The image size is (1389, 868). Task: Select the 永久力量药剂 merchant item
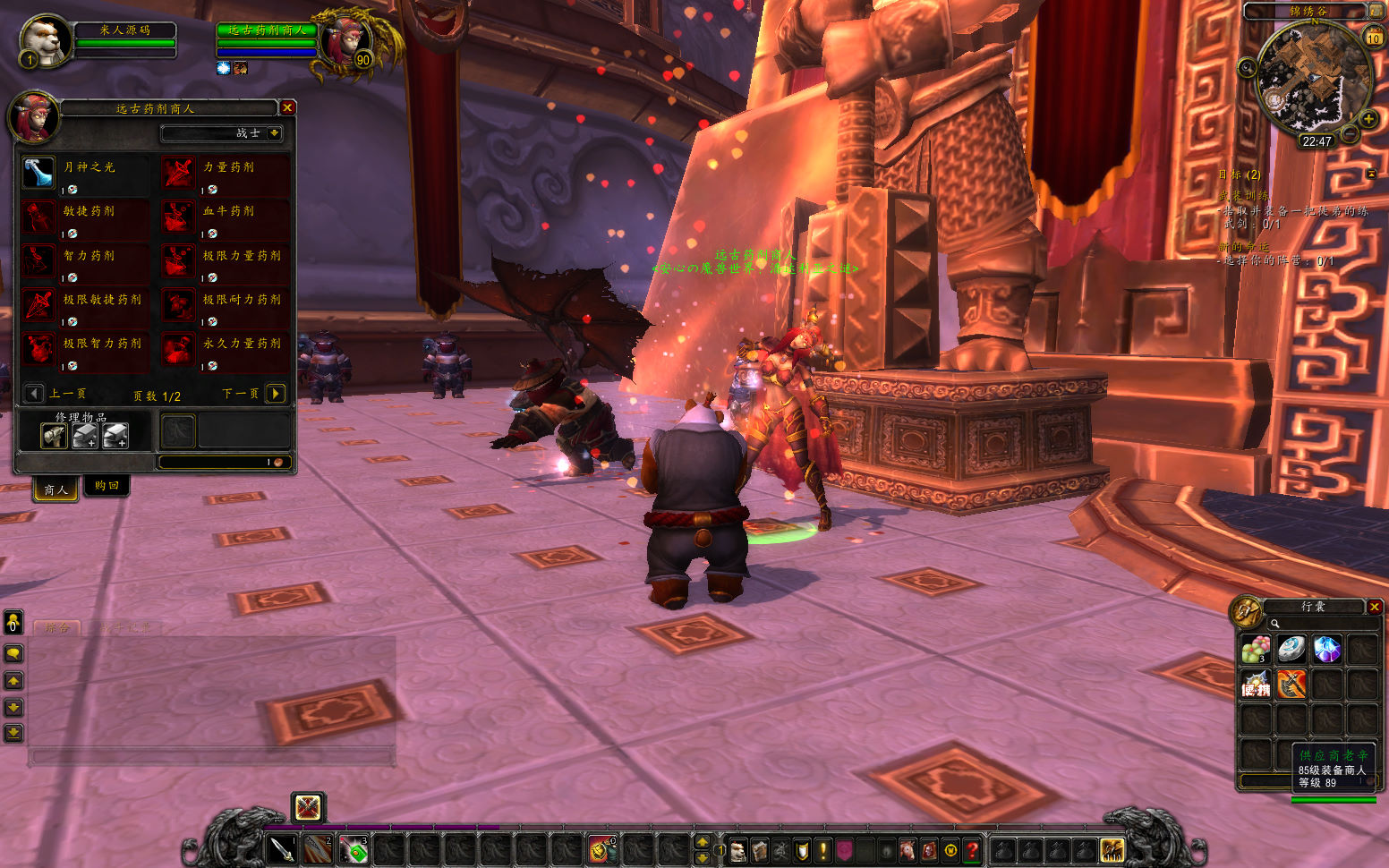[x=178, y=349]
